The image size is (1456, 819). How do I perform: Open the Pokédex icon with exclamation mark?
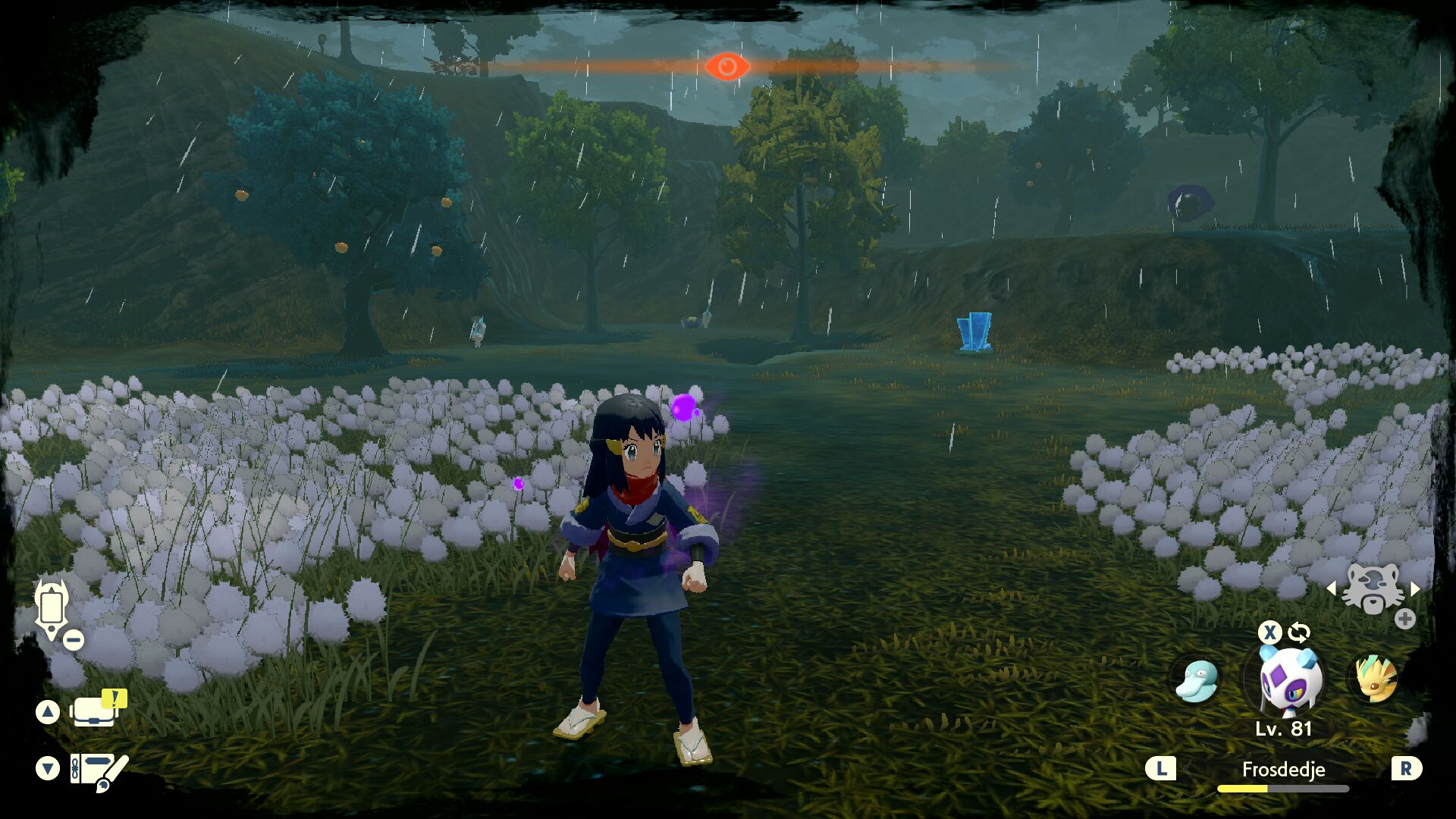pyautogui.click(x=97, y=710)
